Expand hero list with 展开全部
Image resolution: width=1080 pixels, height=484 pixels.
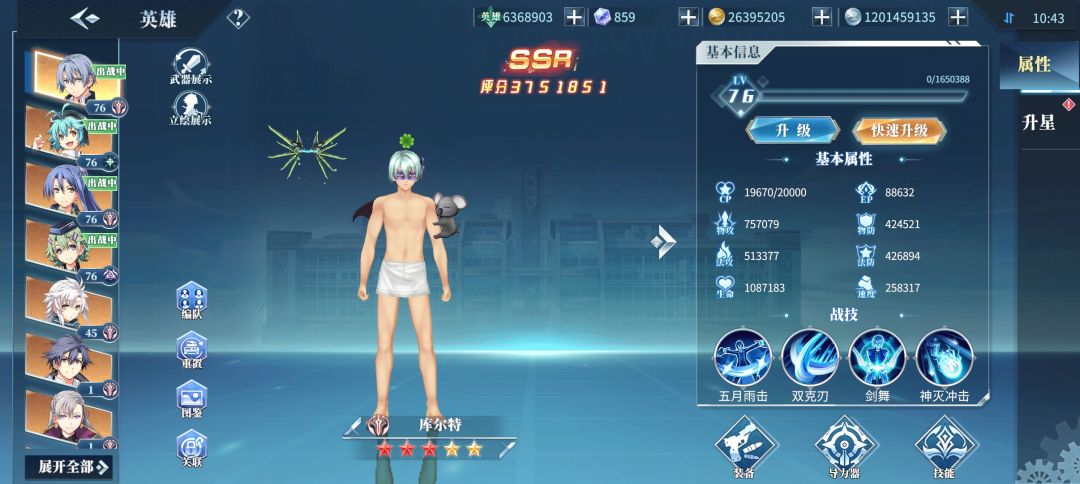(73, 466)
